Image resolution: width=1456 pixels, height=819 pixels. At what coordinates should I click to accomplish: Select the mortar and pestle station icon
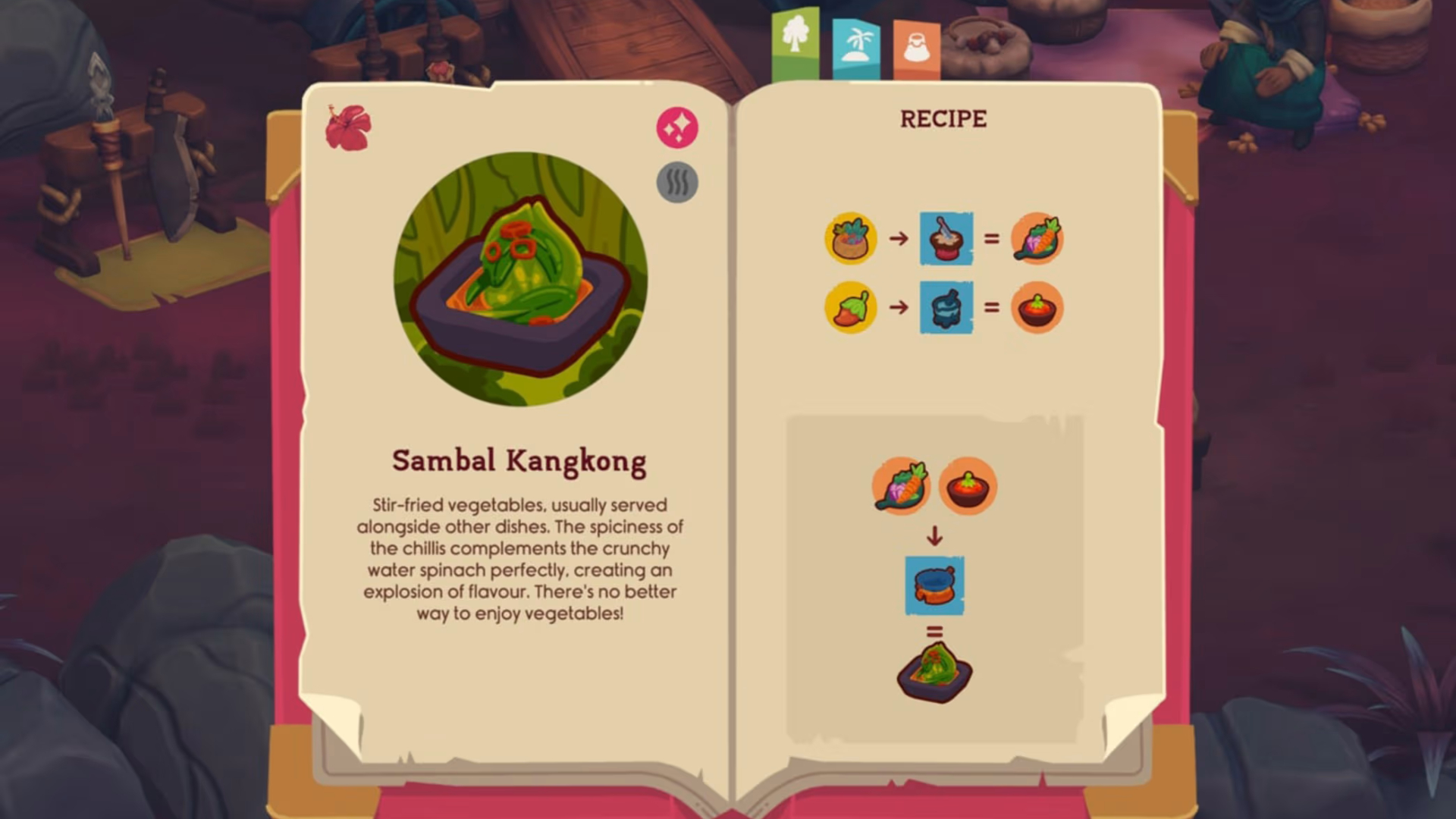pos(946,308)
